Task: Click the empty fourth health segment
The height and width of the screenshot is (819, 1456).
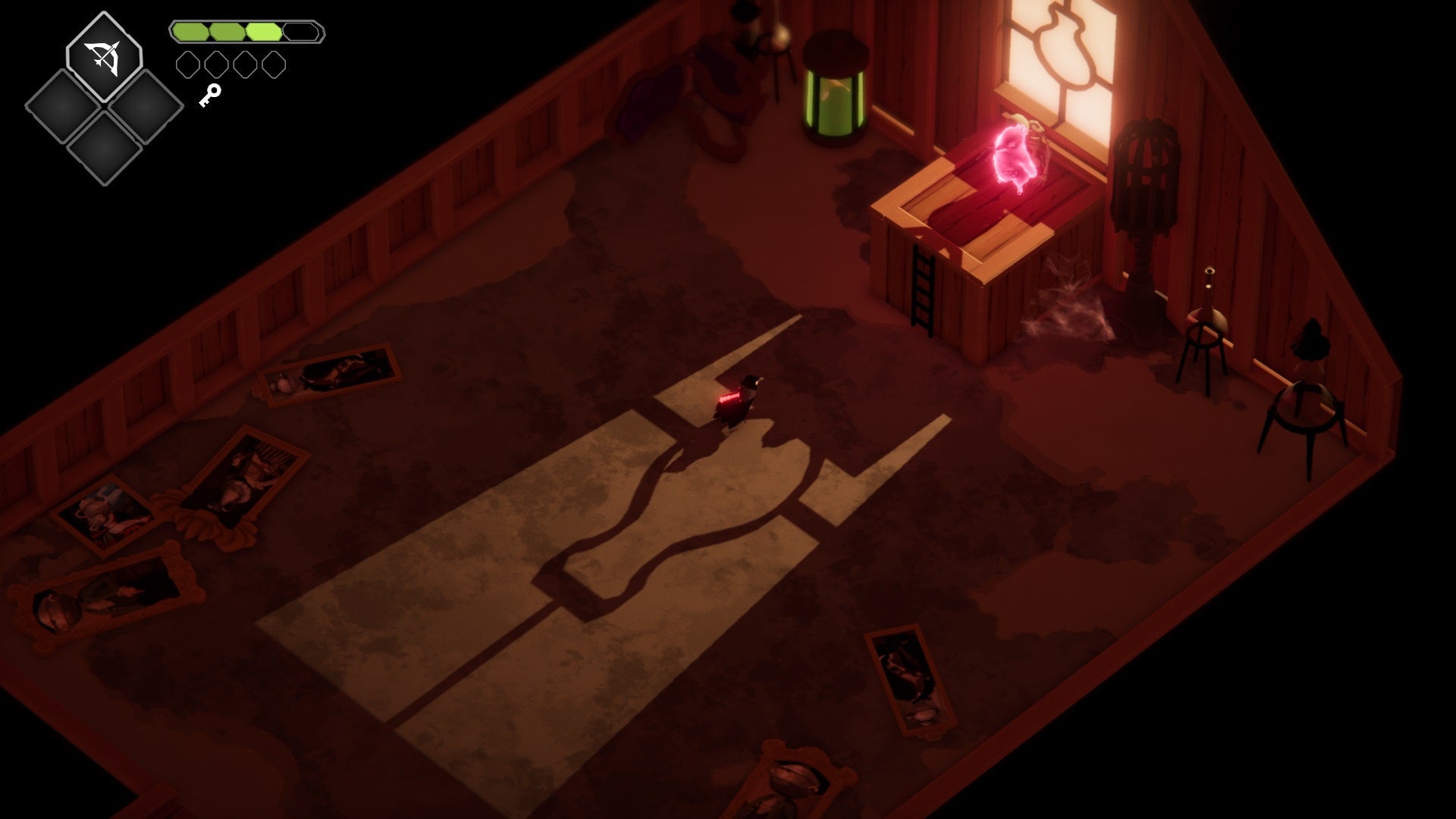Action: click(x=300, y=32)
